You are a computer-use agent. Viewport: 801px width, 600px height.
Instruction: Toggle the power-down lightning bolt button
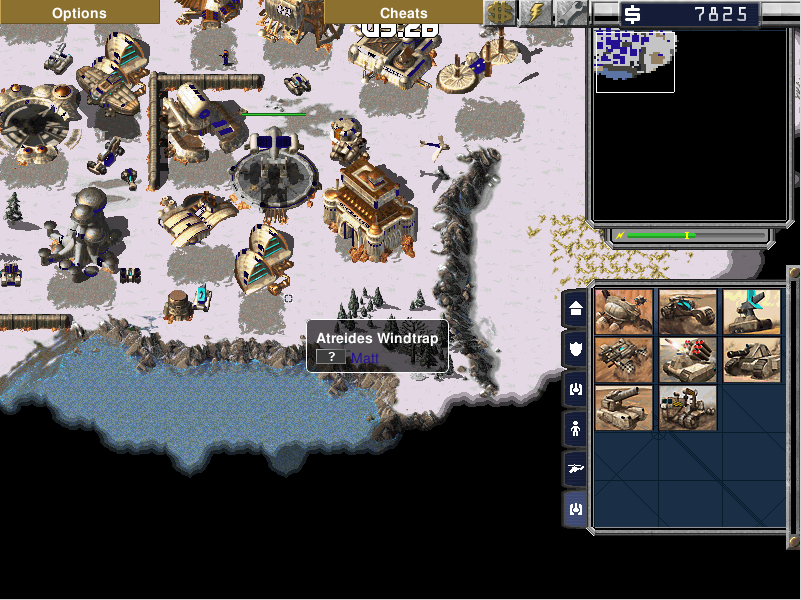536,12
